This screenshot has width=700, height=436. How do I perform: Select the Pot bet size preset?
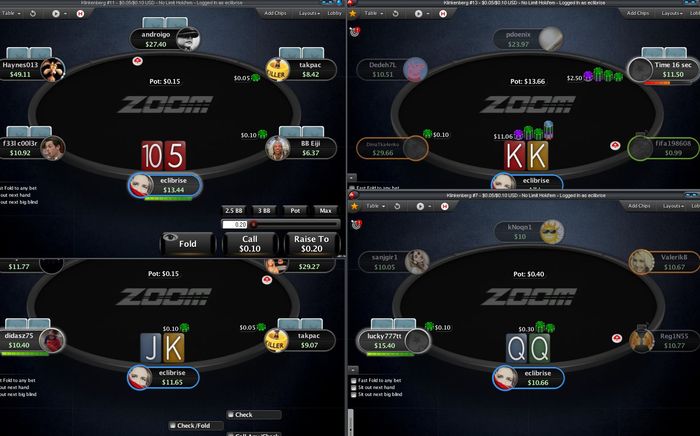coord(295,210)
